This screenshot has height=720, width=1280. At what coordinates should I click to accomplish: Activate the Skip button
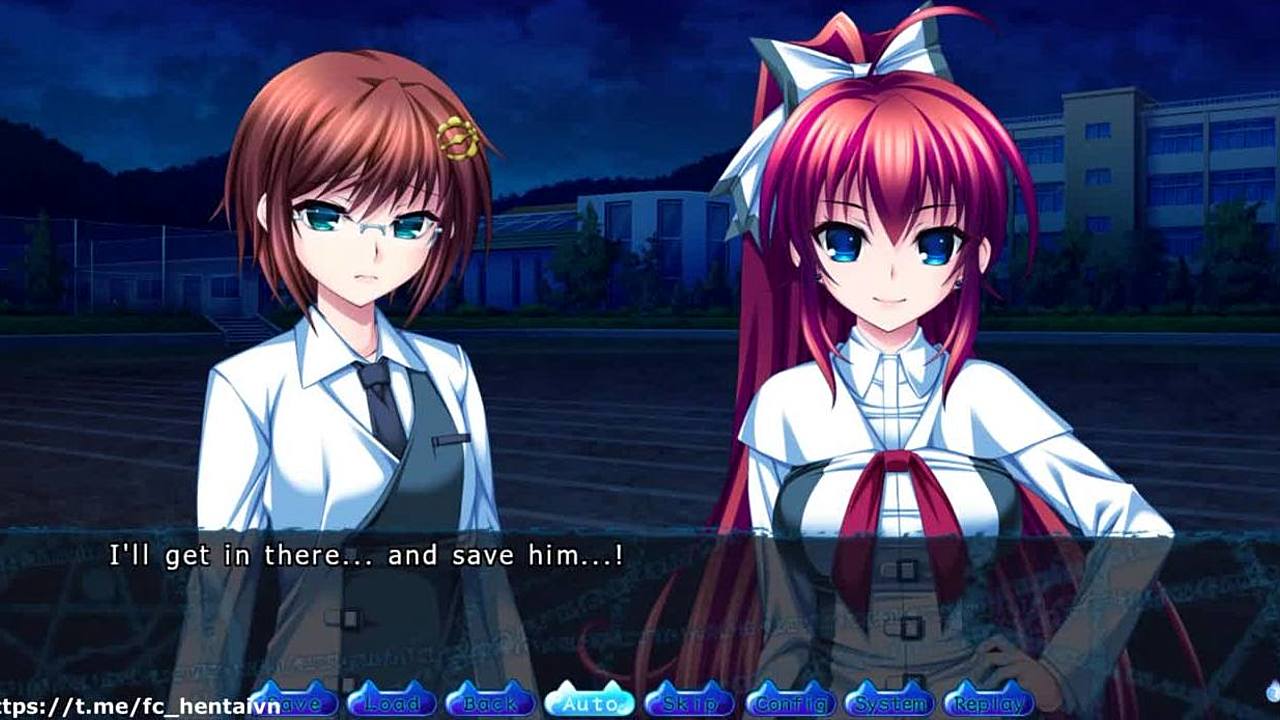(690, 702)
